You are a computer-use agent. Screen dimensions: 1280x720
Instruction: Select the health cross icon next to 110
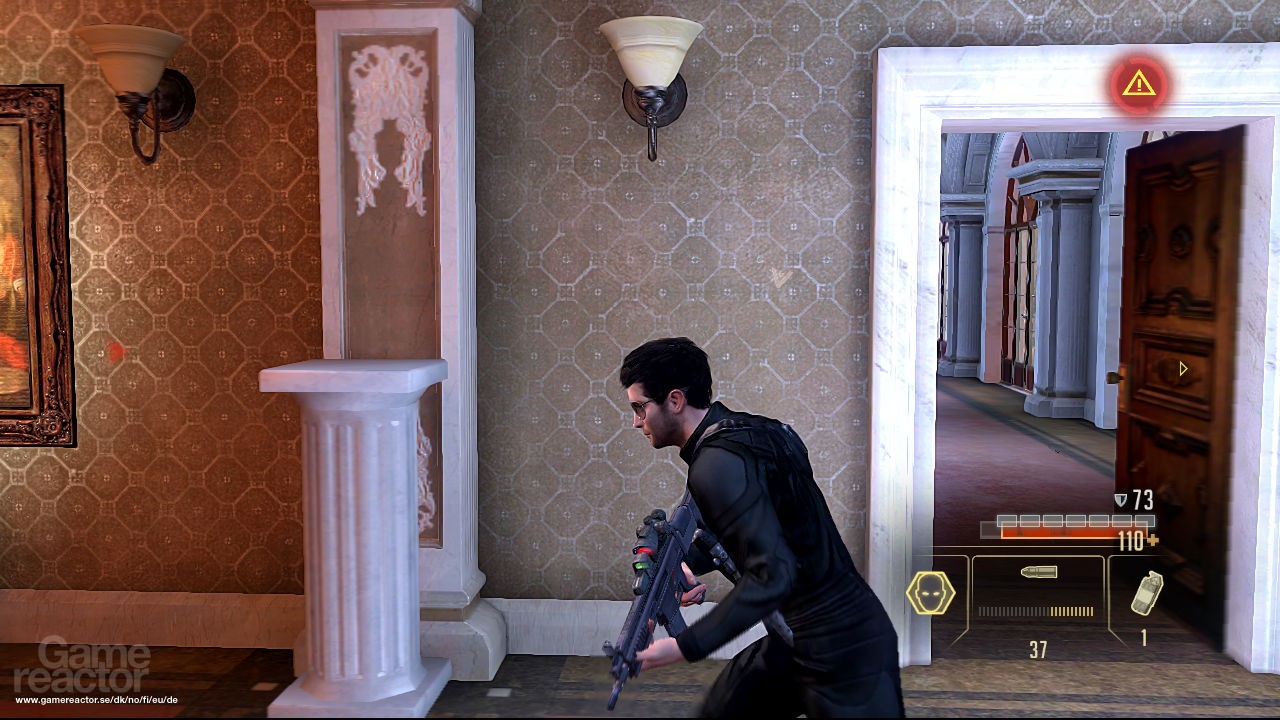click(1152, 540)
